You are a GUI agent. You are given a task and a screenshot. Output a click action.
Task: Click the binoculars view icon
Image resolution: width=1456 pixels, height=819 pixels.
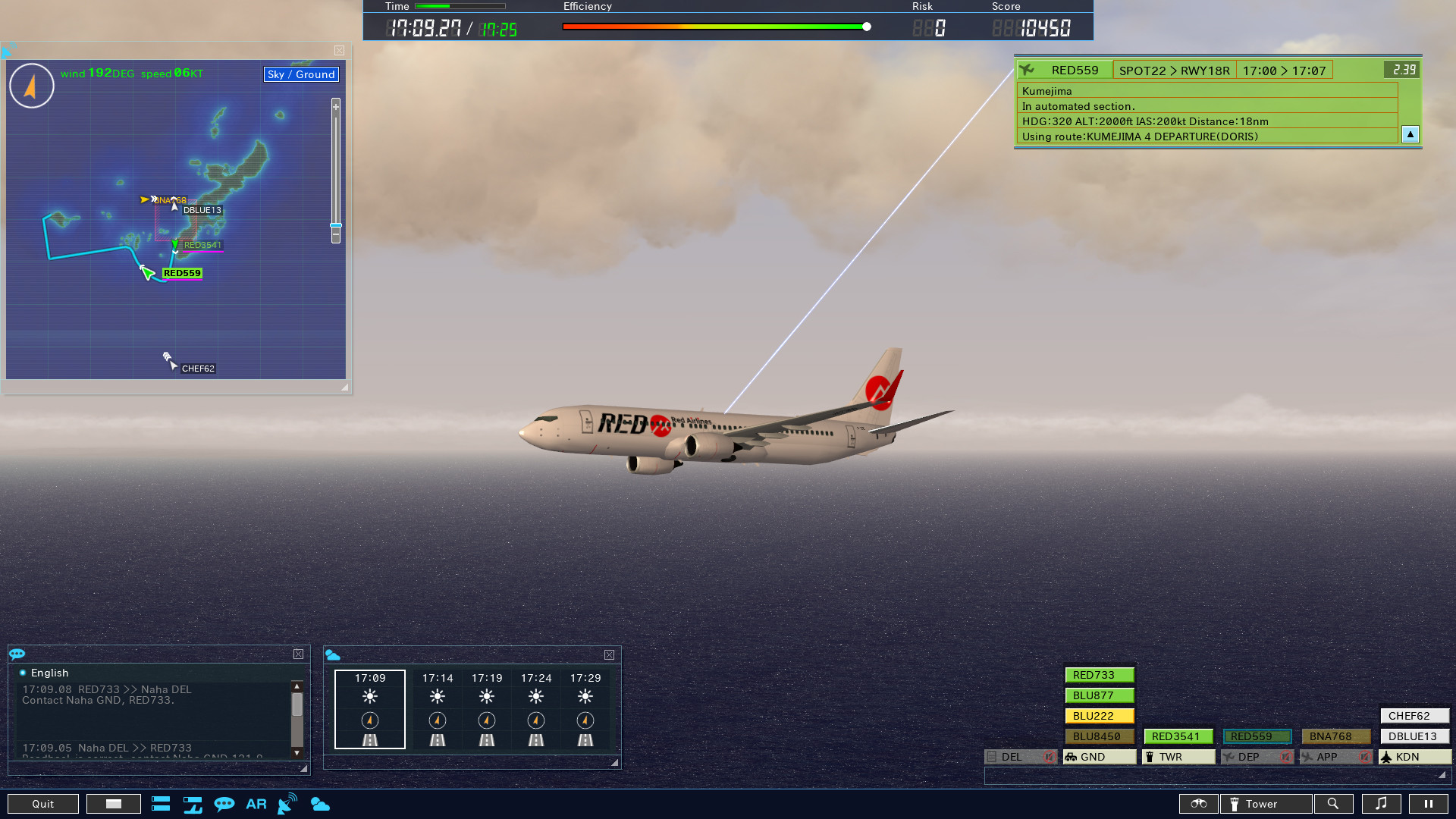(x=1198, y=804)
